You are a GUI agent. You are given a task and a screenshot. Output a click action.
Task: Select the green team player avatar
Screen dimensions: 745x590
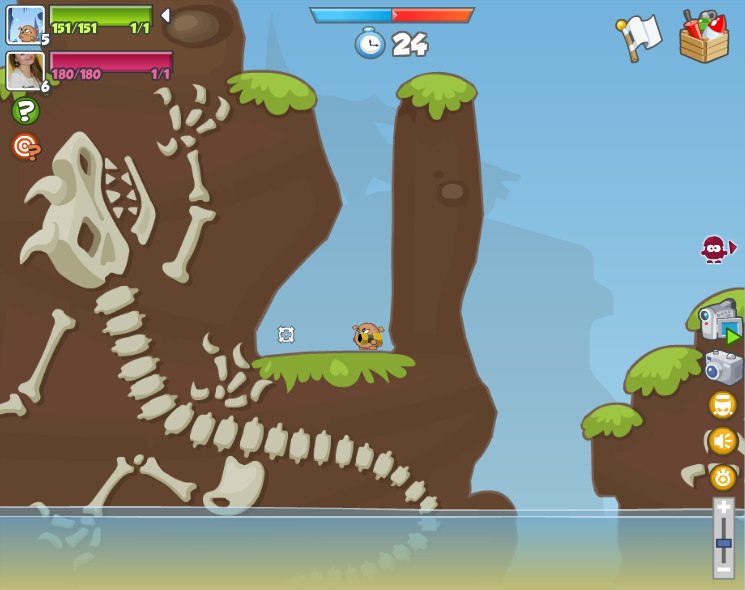click(x=25, y=25)
